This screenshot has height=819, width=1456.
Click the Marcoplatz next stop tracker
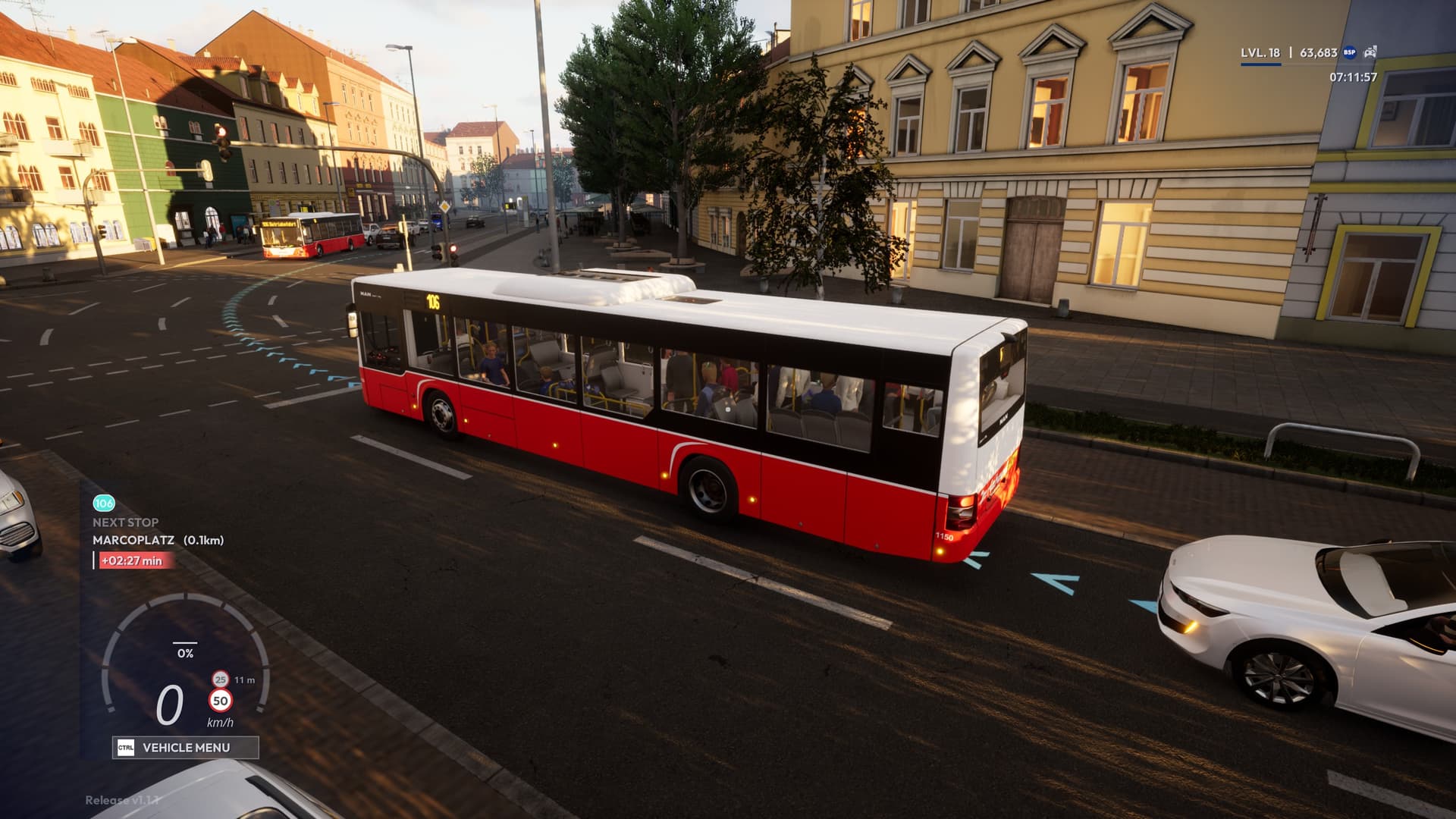(158, 540)
